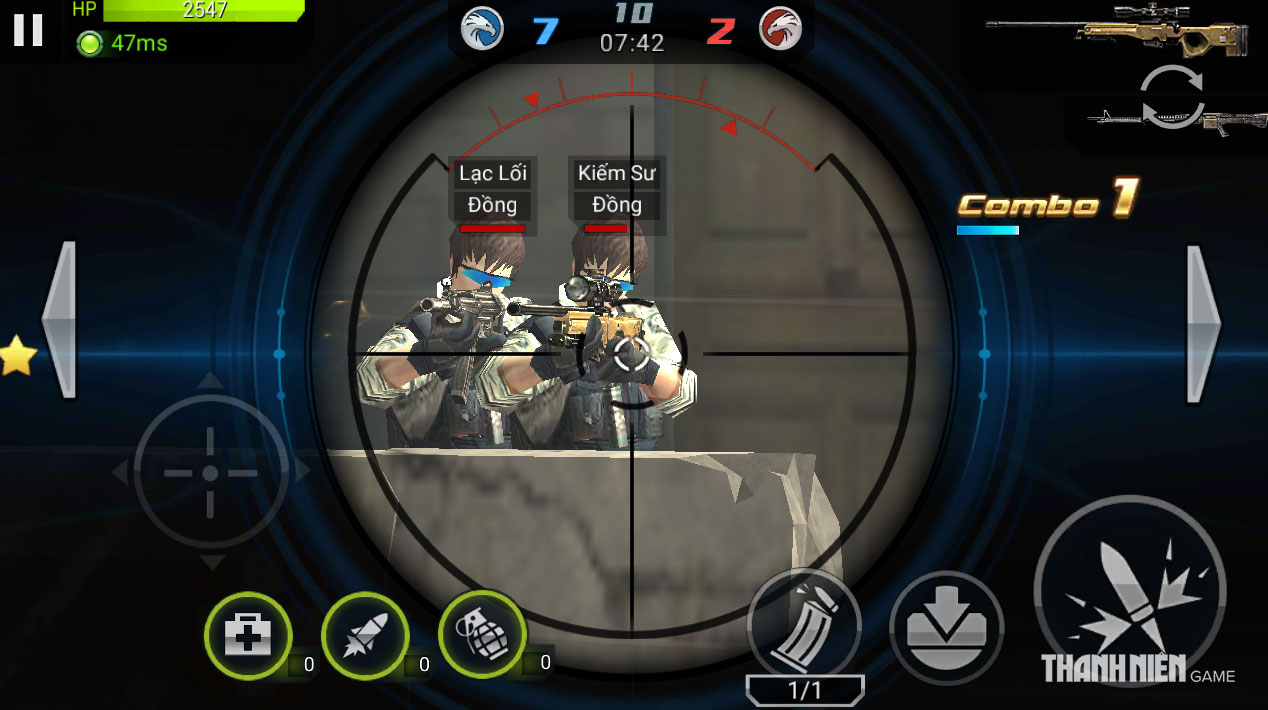1268x710 pixels.
Task: Tap the movement joystick pad
Action: (210, 472)
